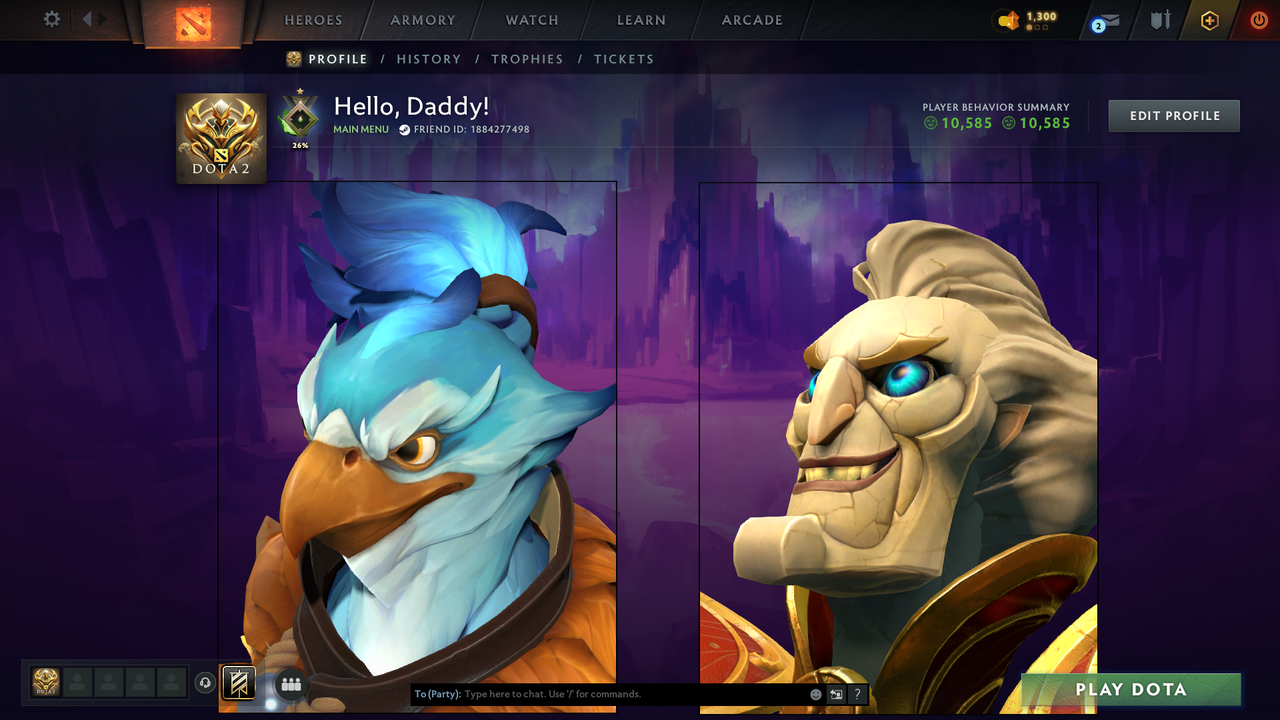This screenshot has height=720, width=1280.
Task: Switch to the HISTORY tab
Action: 429,59
